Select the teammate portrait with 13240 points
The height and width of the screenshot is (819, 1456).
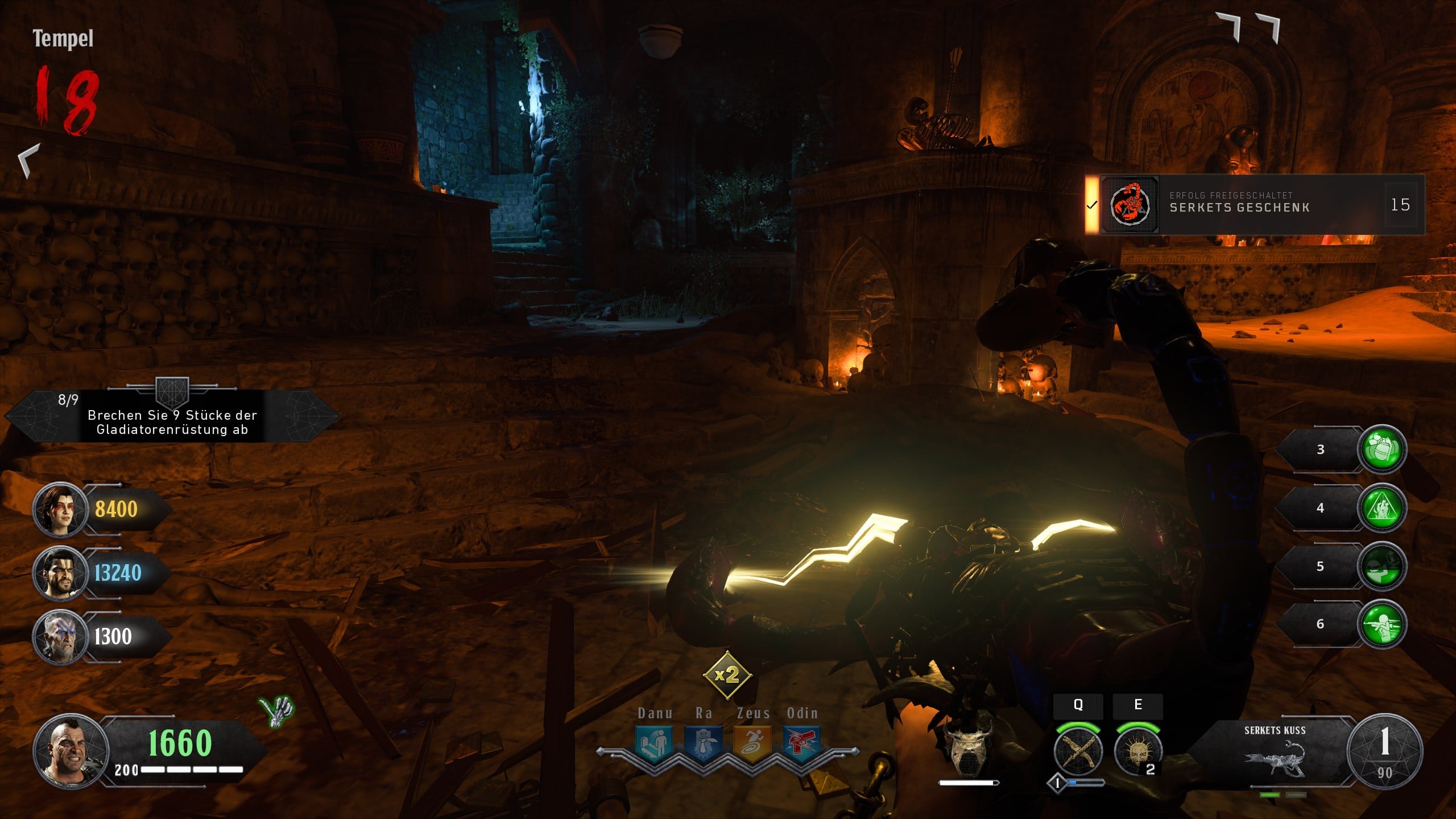pyautogui.click(x=59, y=573)
